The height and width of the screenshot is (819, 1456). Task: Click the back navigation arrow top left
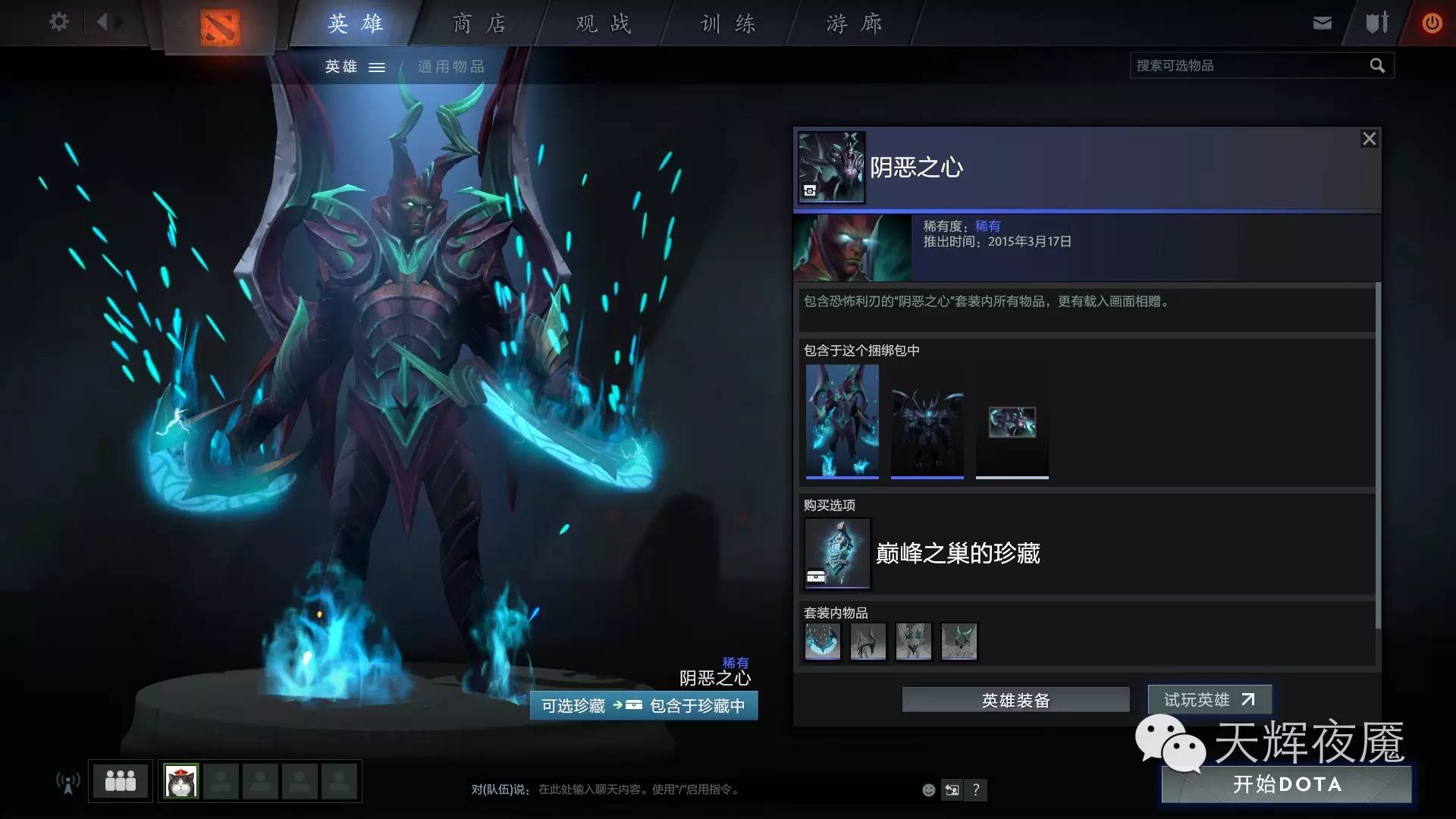106,22
